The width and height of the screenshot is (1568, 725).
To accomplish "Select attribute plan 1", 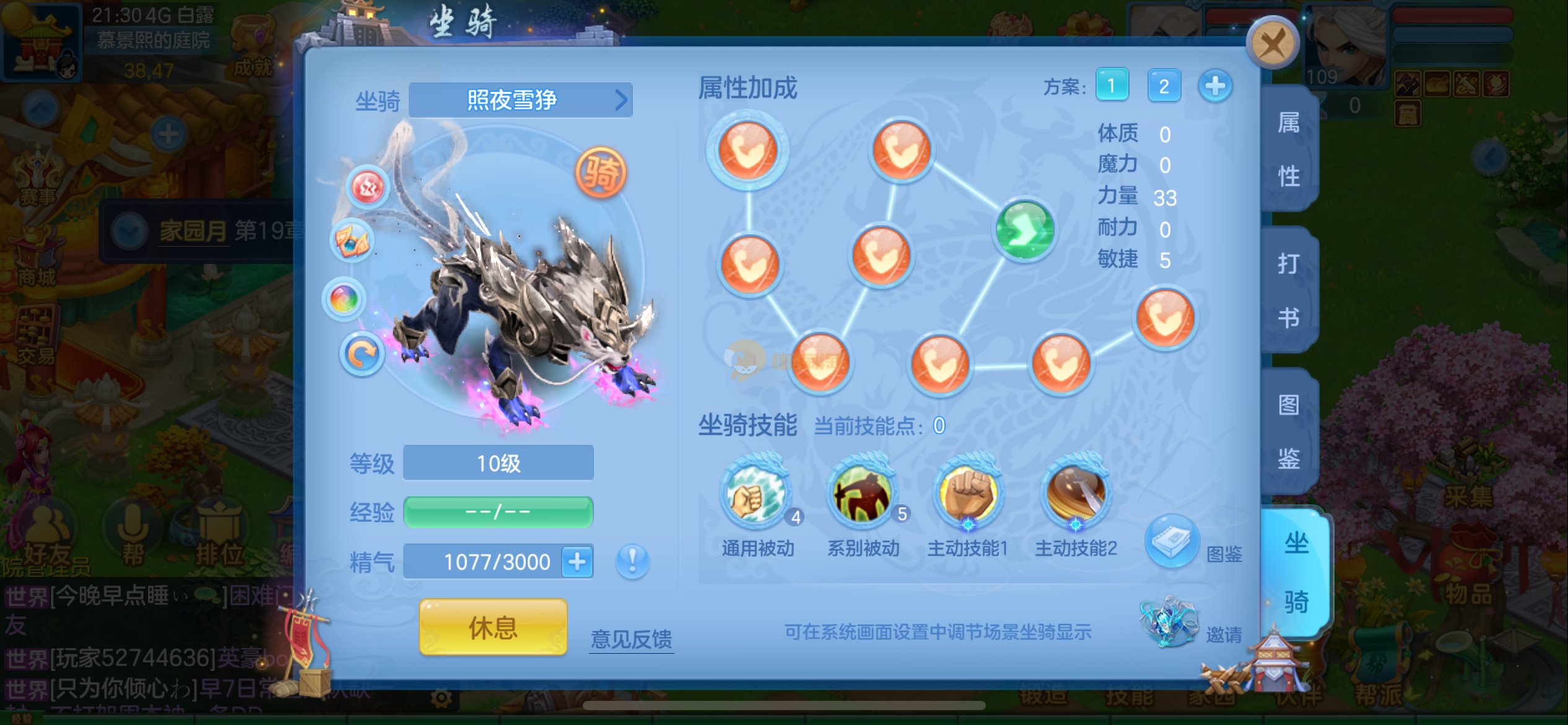I will coord(1112,86).
